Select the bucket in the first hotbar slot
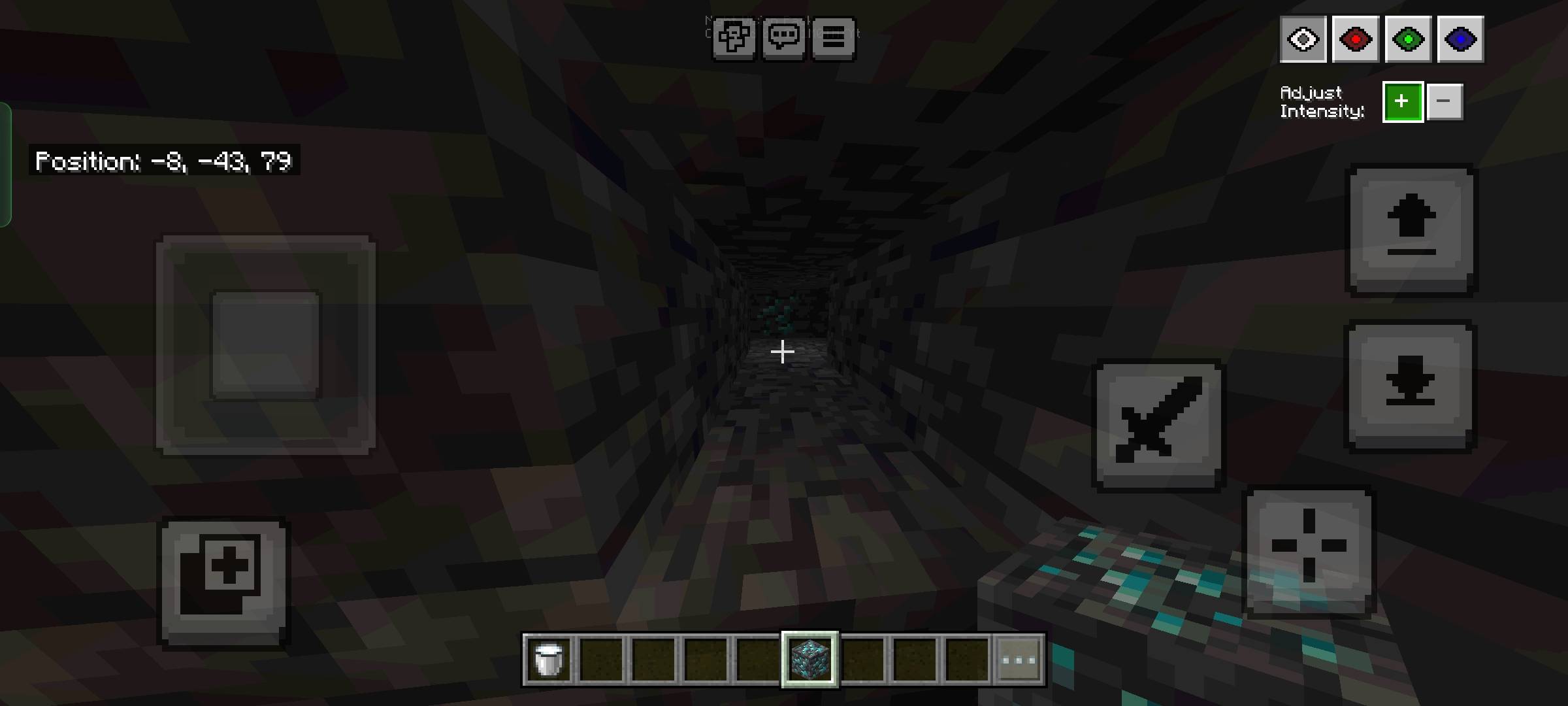Screen dimensions: 1568x706 coord(549,659)
